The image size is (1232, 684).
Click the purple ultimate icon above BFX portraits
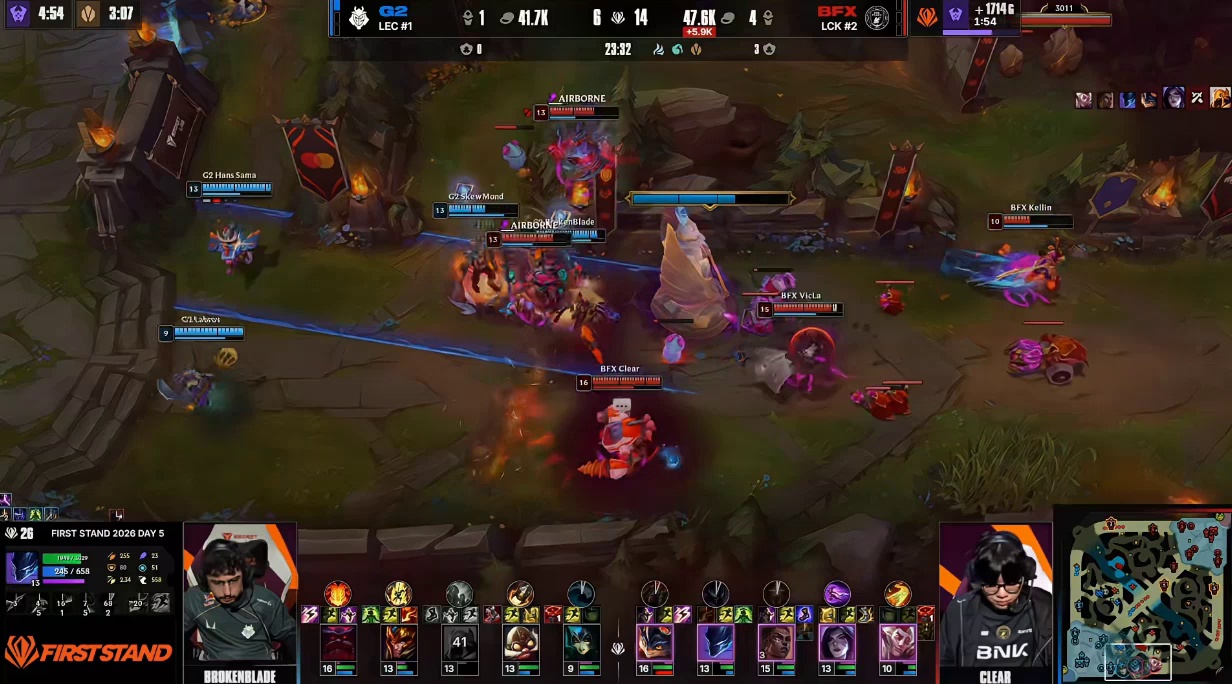point(836,594)
